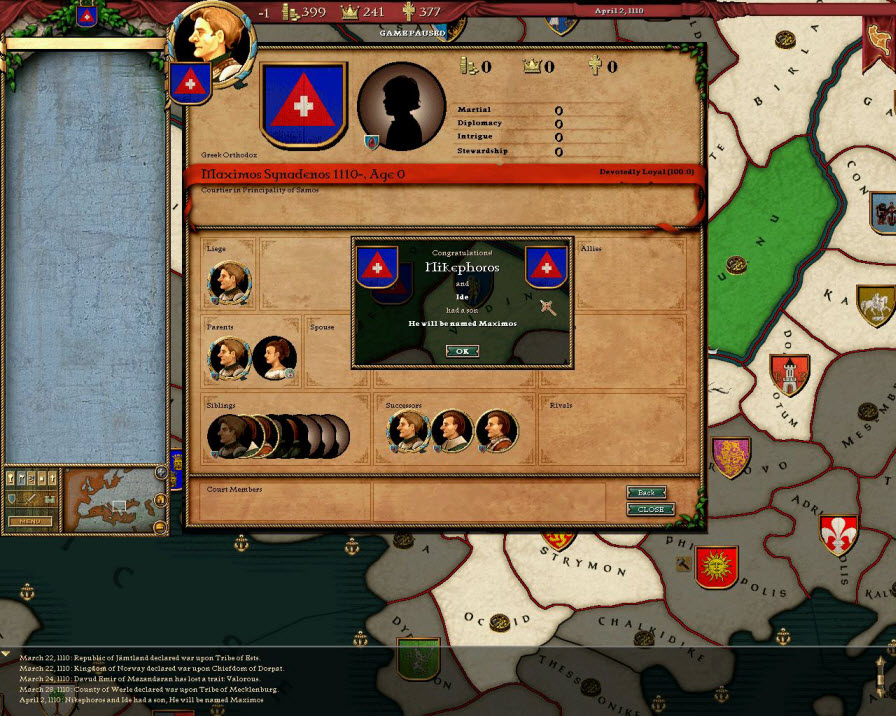This screenshot has height=716, width=896.
Task: Select the Liege character portrait
Action: click(229, 283)
